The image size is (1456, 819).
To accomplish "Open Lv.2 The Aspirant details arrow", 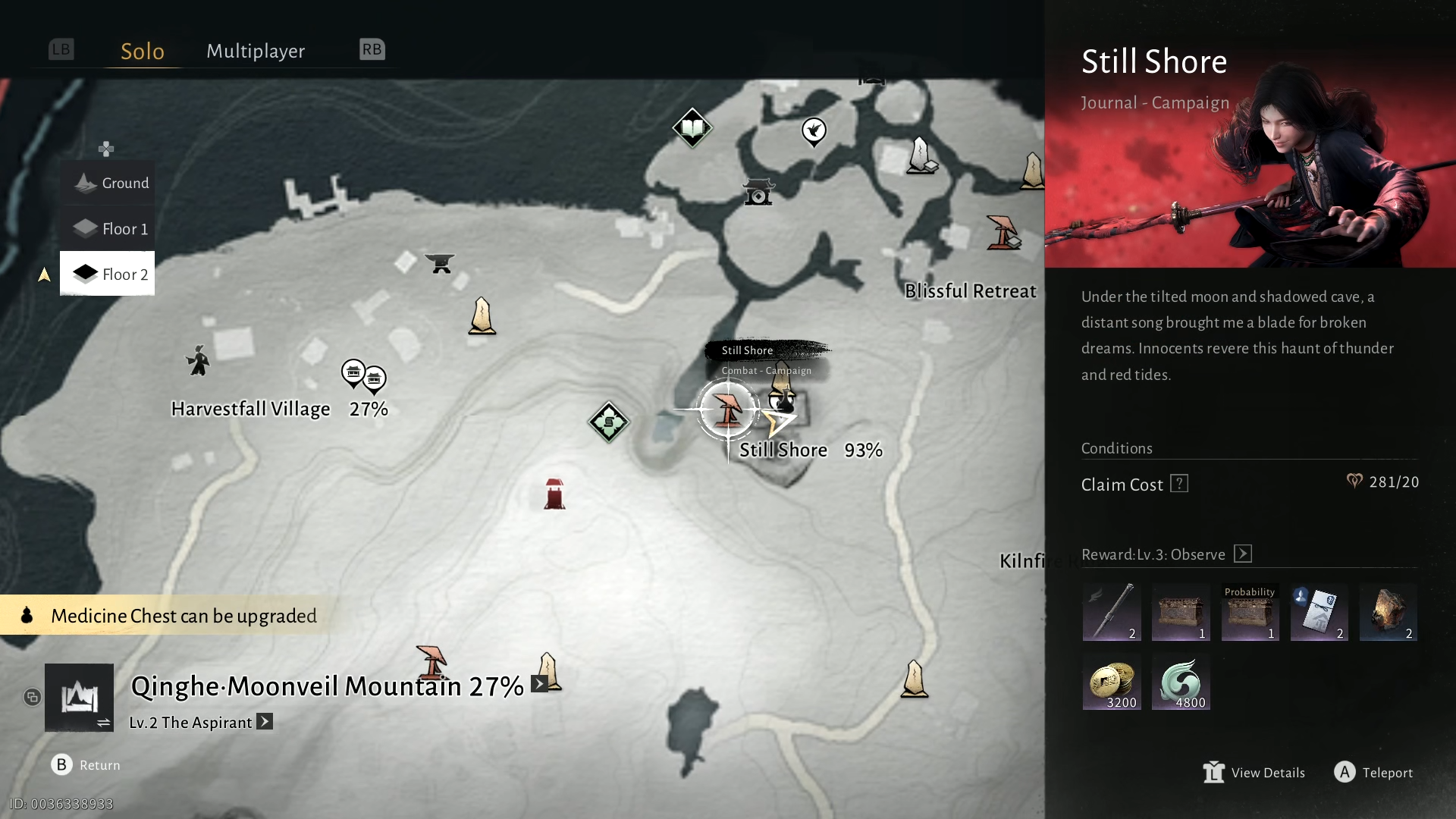I will pyautogui.click(x=265, y=721).
